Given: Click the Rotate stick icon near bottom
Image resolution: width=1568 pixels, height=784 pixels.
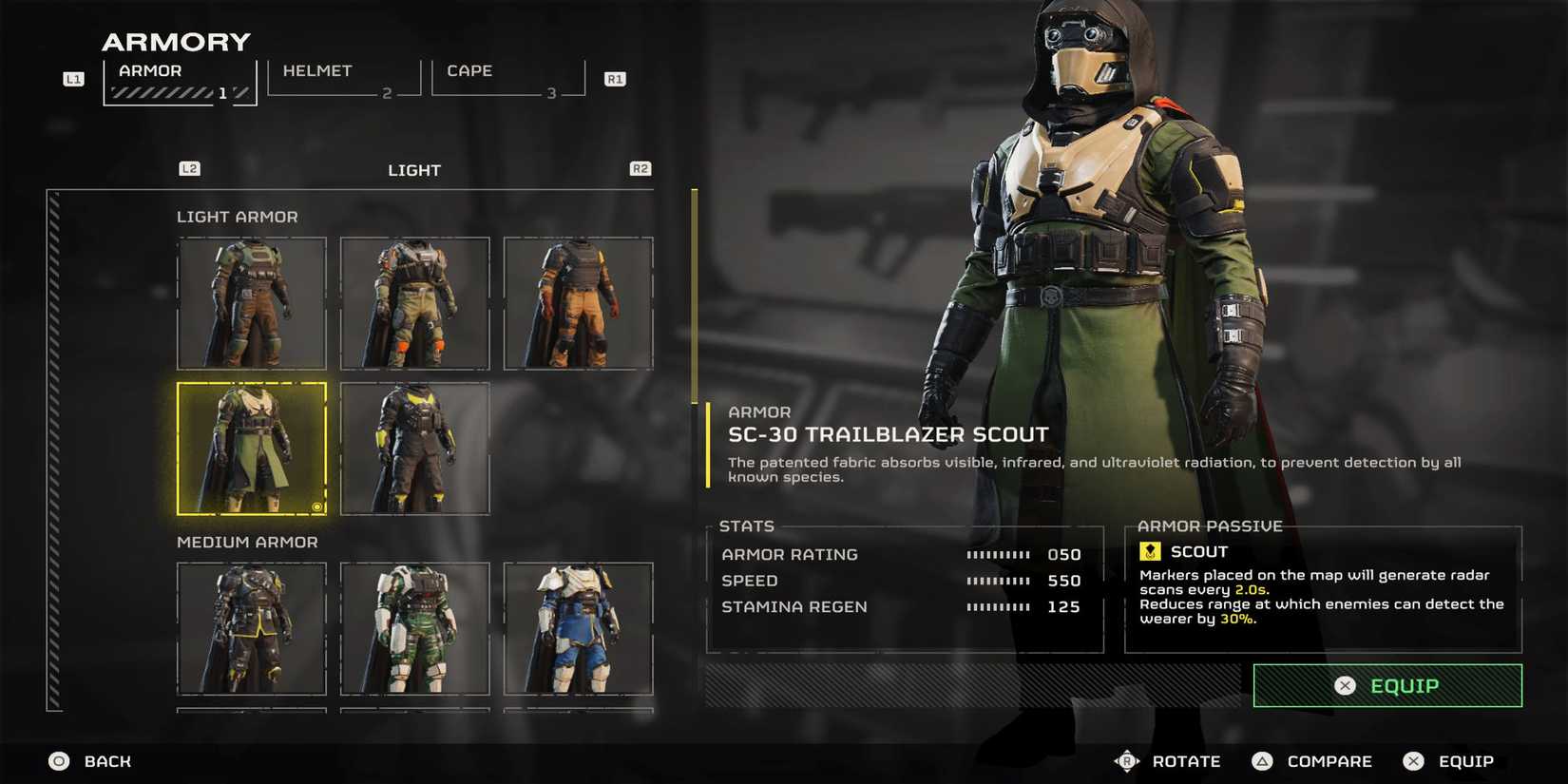Looking at the screenshot, I should pyautogui.click(x=1127, y=760).
